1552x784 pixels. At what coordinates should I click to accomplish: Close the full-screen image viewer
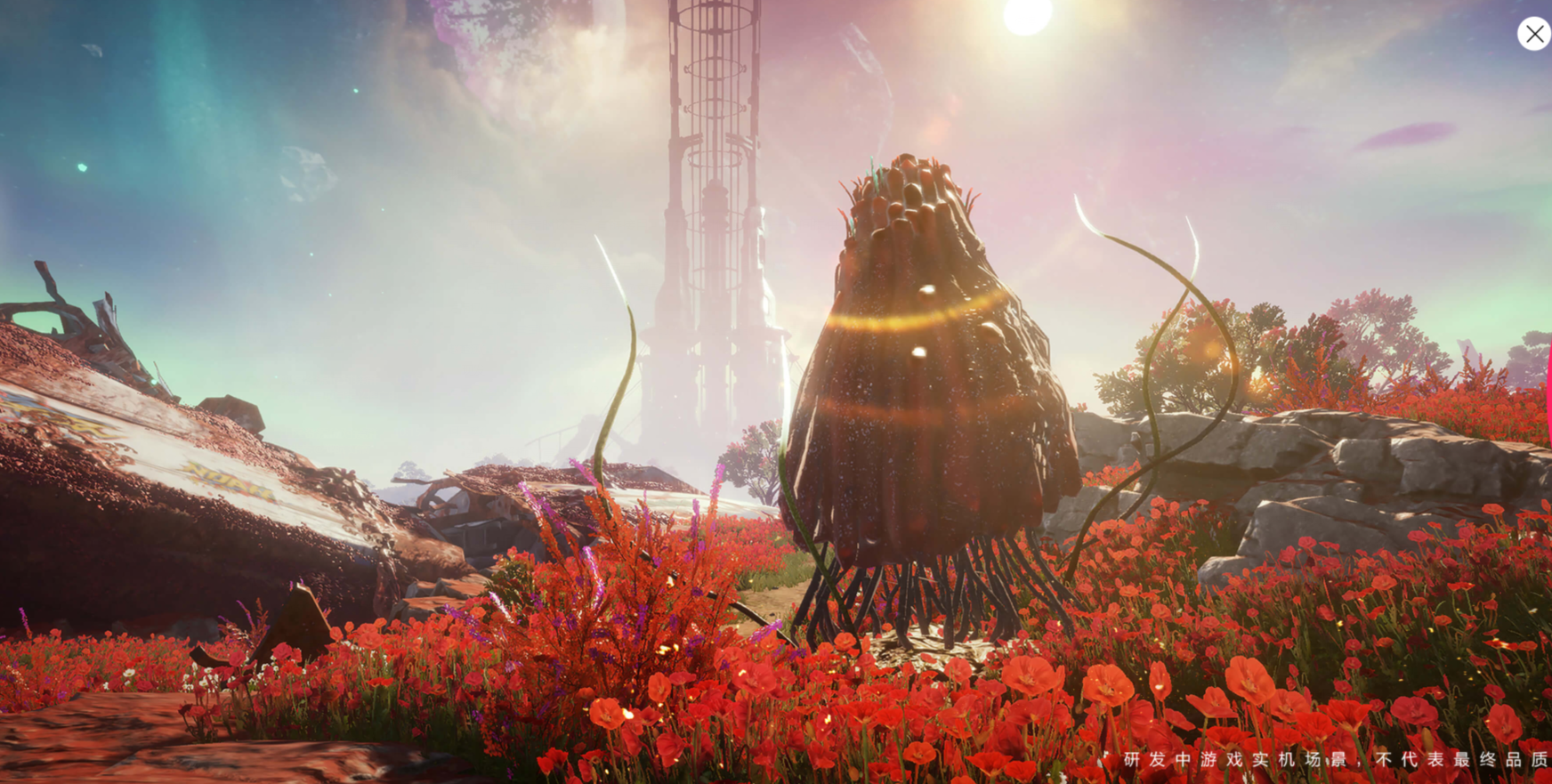pyautogui.click(x=1533, y=34)
